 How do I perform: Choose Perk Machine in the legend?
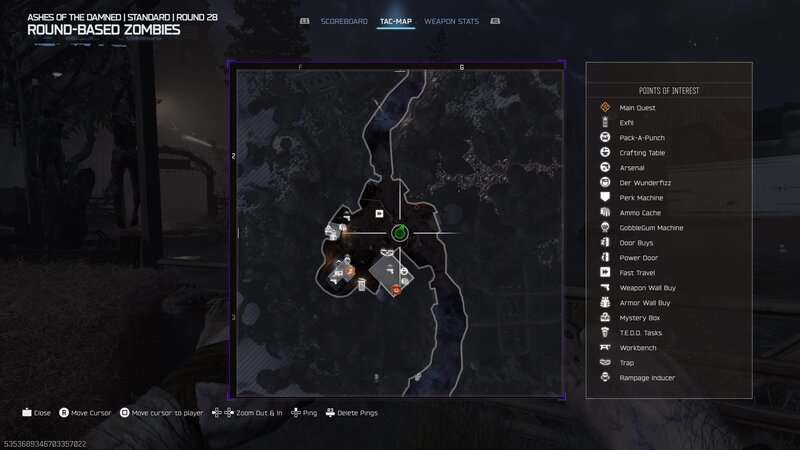pyautogui.click(x=641, y=197)
